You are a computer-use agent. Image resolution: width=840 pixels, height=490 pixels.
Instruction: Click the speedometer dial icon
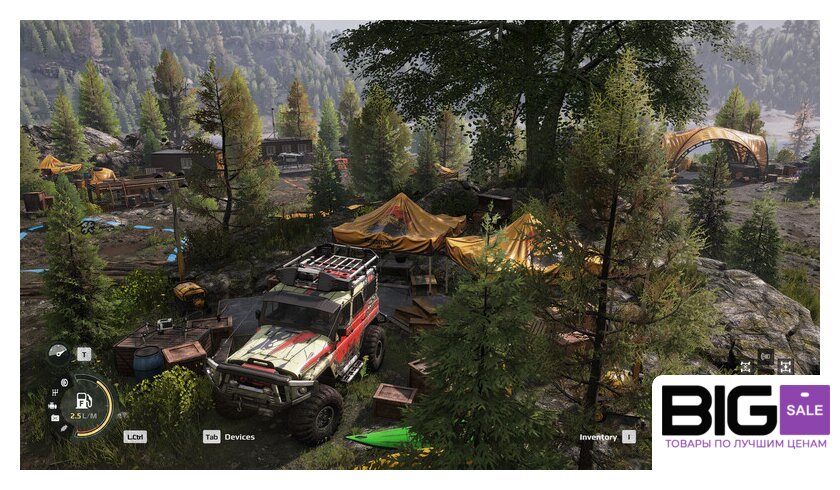pos(58,354)
